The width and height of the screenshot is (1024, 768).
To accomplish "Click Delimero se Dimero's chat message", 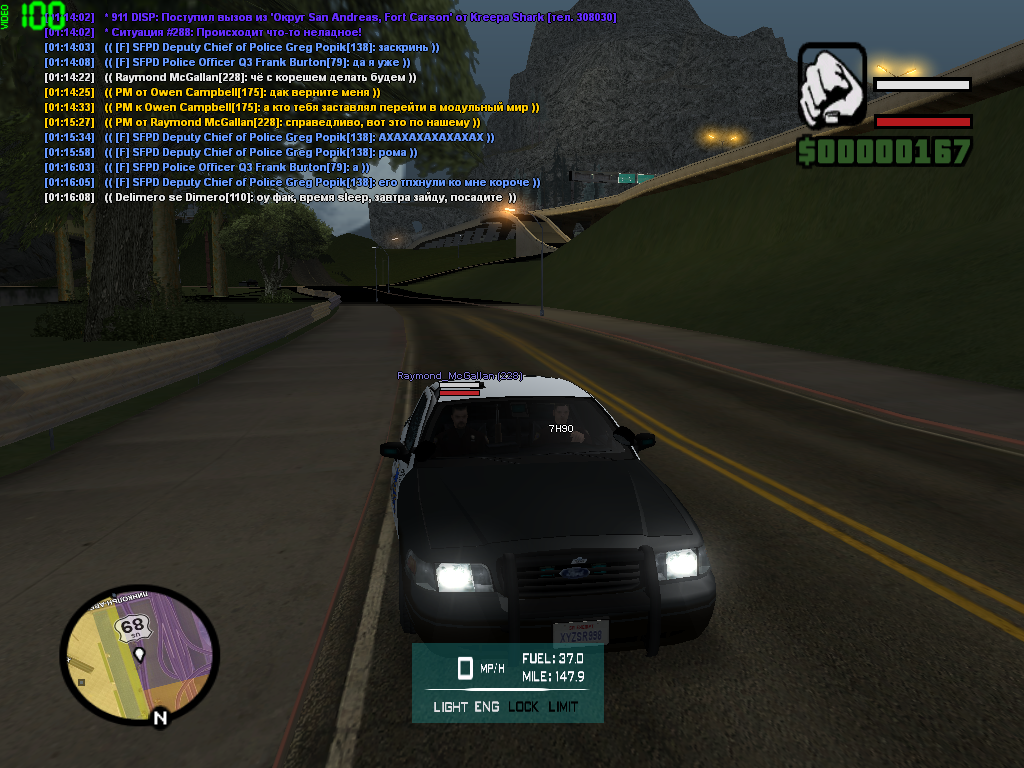I will 280,197.
